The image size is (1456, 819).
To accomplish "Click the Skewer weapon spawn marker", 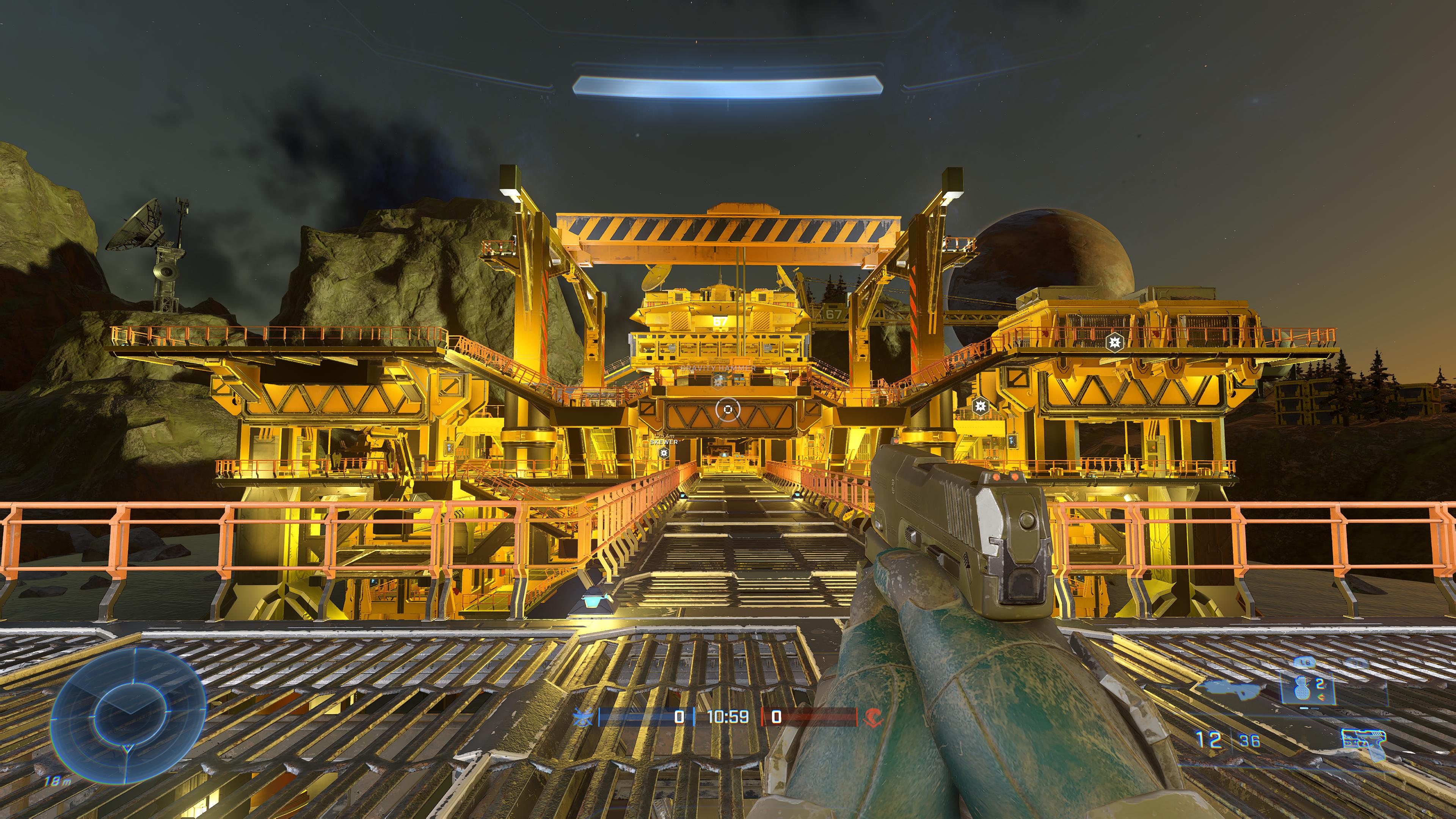I will 664,453.
